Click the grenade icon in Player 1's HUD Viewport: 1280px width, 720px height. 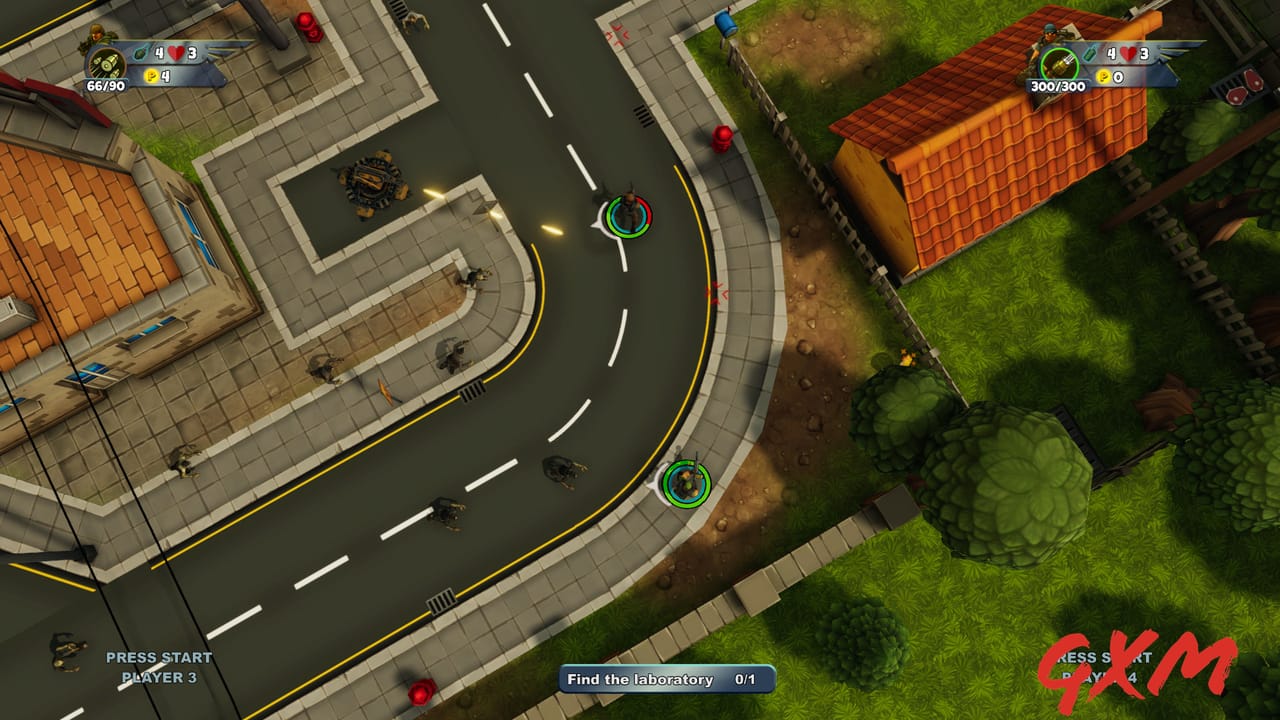(140, 54)
